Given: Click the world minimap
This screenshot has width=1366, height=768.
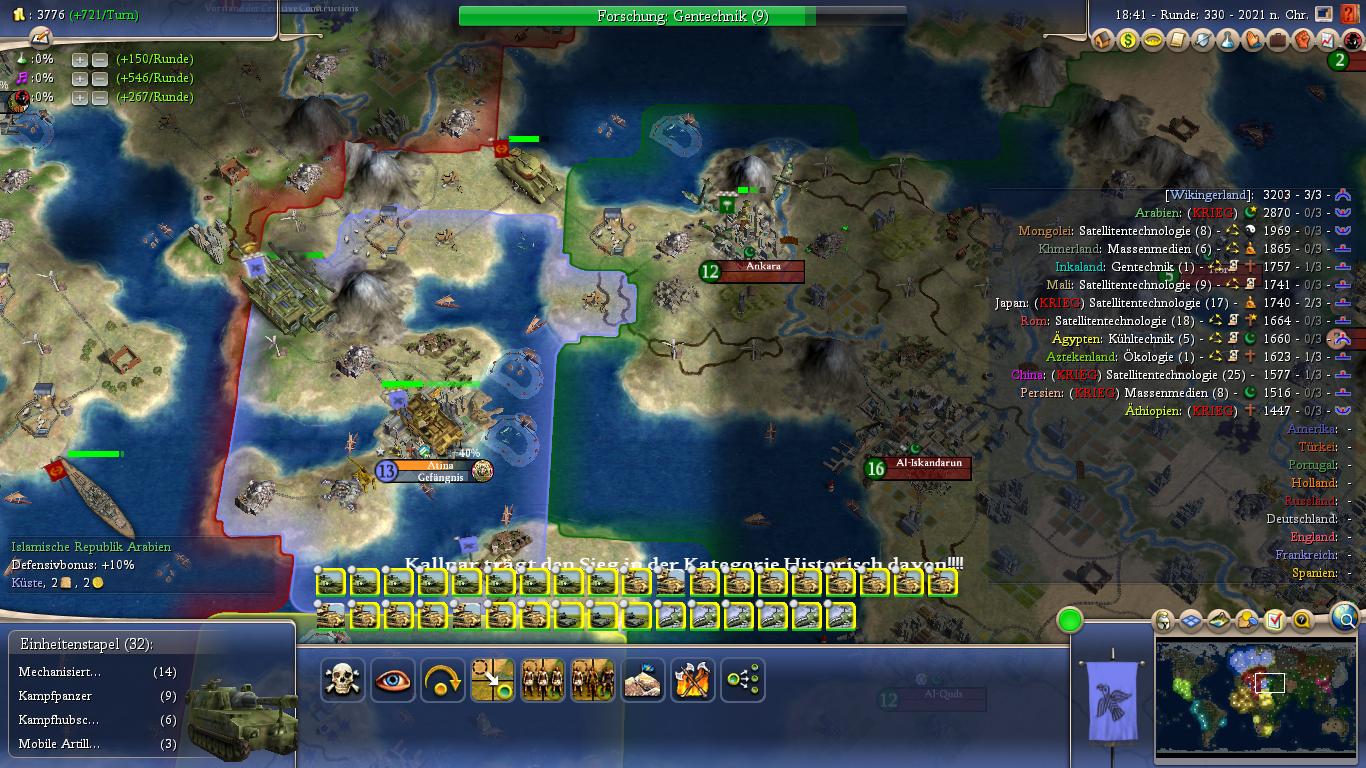Looking at the screenshot, I should coord(1257,697).
